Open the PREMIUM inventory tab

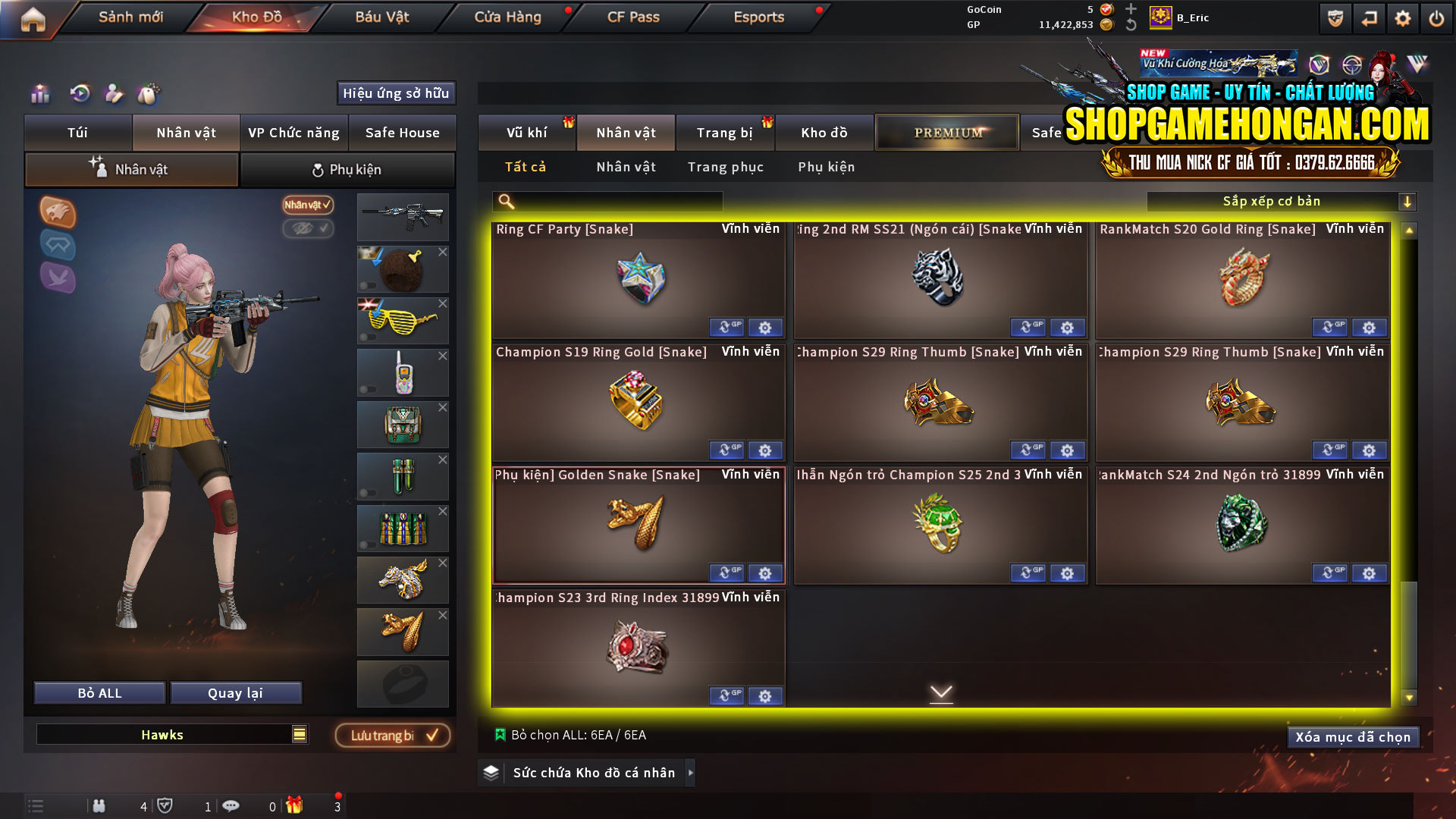[x=946, y=132]
